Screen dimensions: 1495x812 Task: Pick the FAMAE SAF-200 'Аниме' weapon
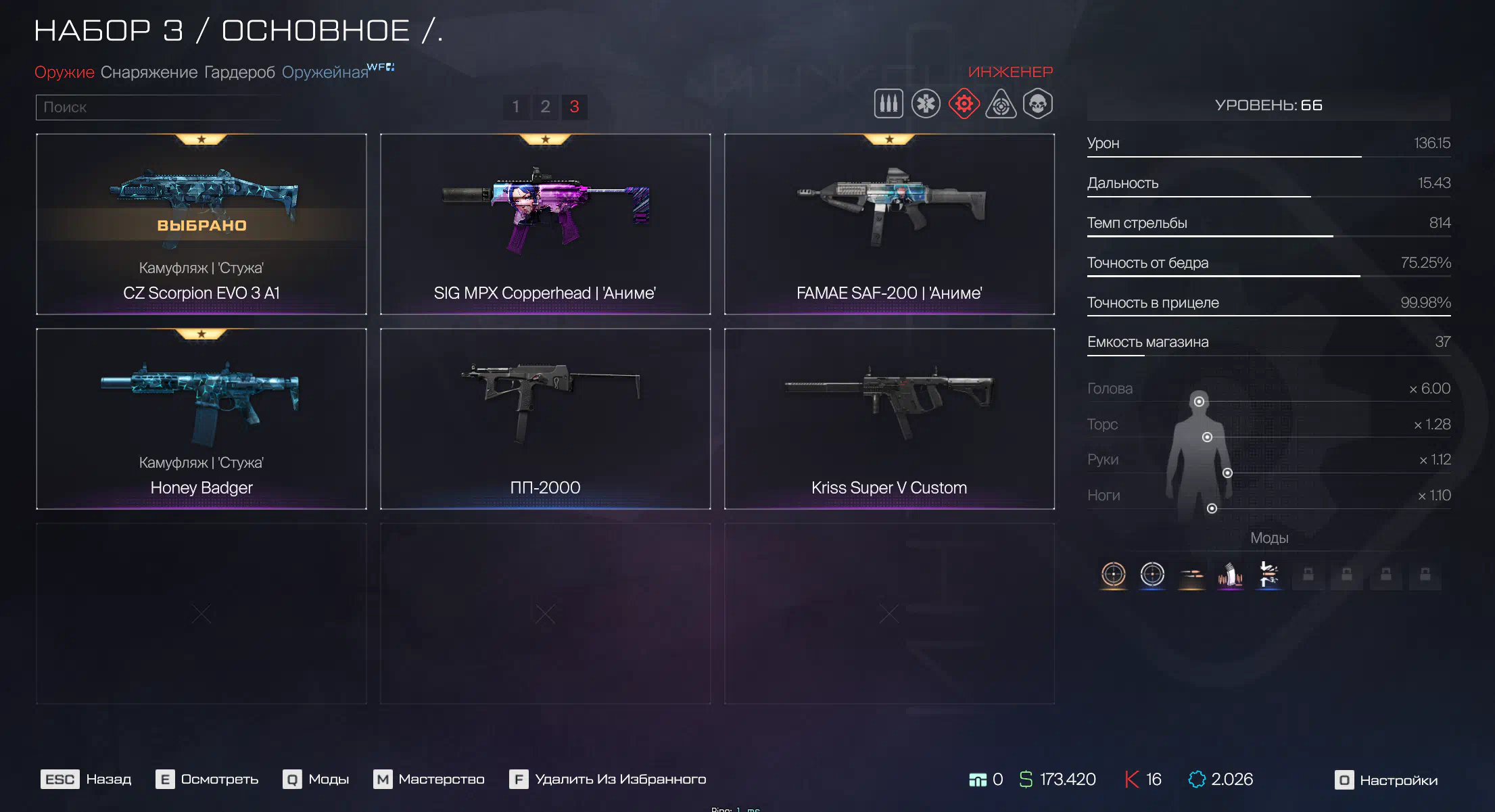click(x=889, y=224)
